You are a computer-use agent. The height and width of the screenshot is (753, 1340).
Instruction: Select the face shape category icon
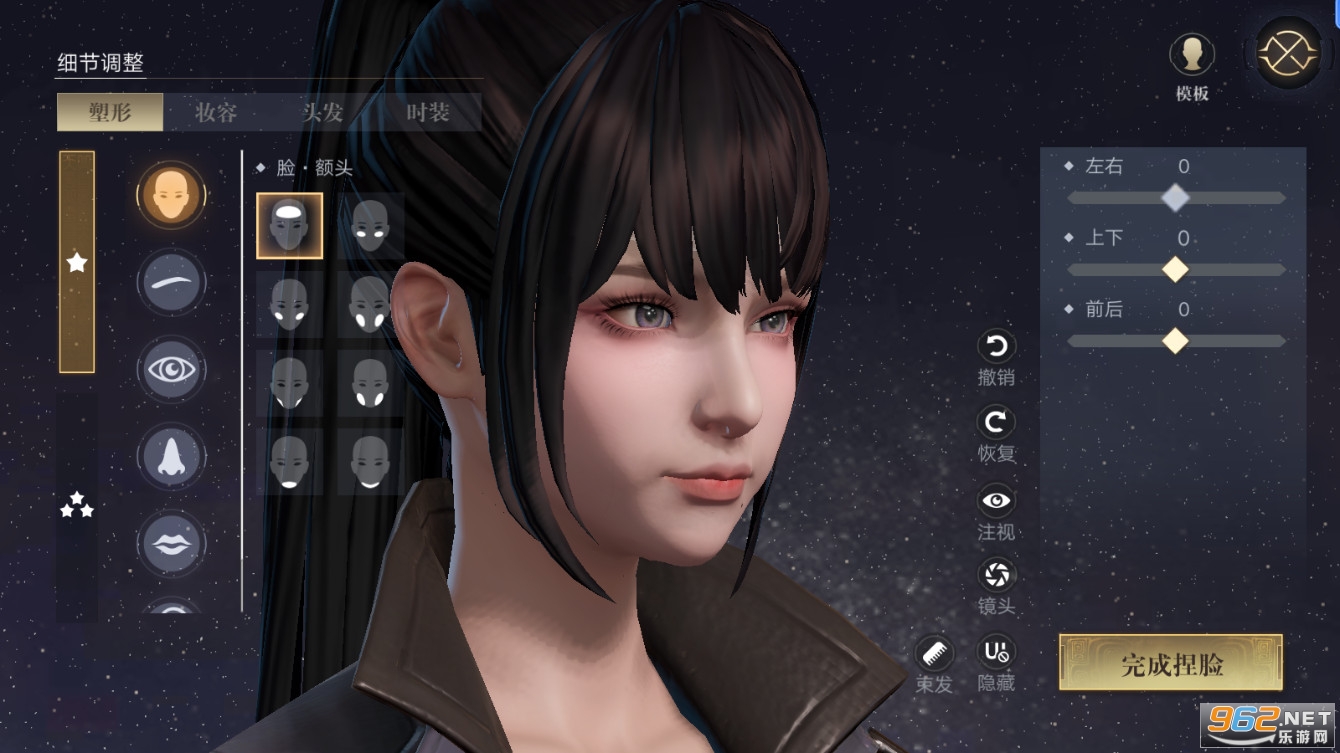pos(171,194)
